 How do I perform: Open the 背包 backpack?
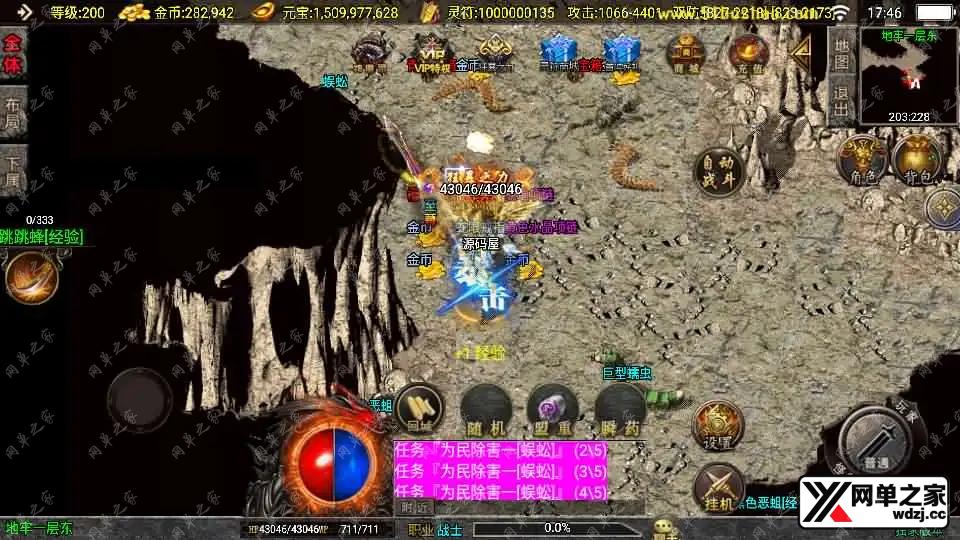[916, 160]
